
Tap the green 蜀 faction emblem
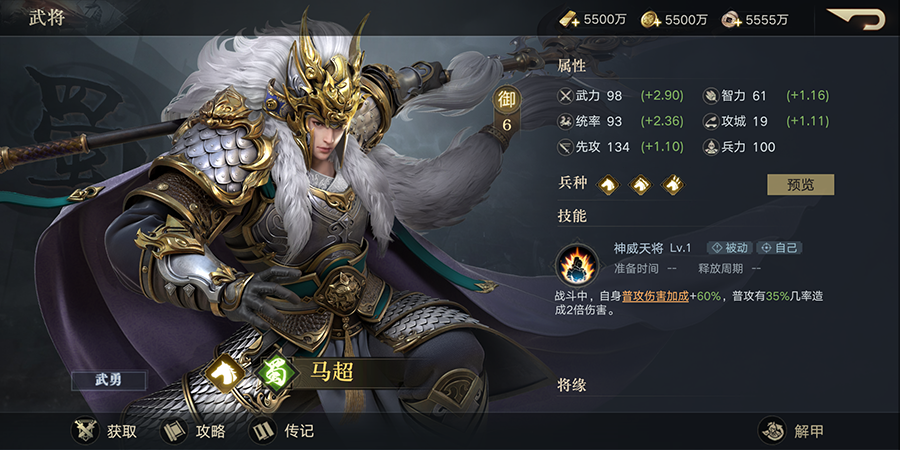click(274, 372)
